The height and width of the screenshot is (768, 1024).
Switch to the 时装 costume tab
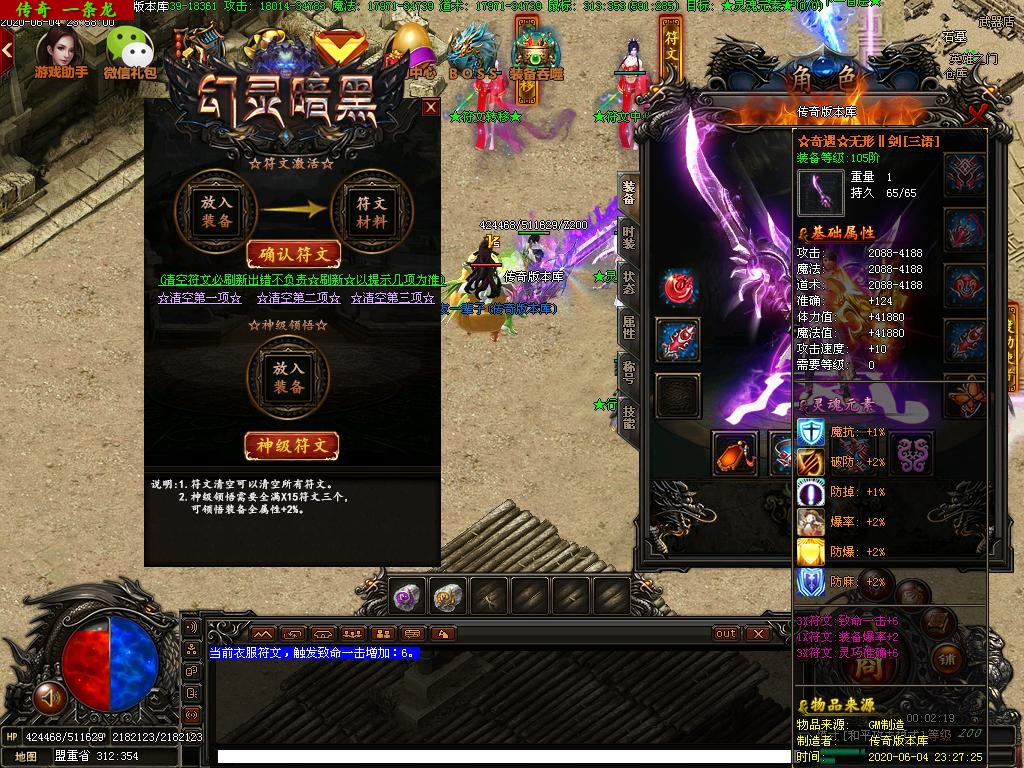point(628,239)
